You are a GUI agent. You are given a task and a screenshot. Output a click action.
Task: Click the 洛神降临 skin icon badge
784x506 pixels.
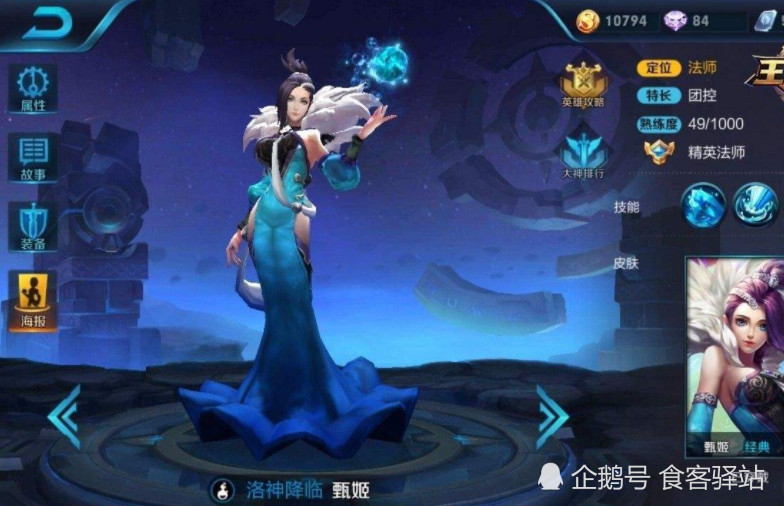224,489
